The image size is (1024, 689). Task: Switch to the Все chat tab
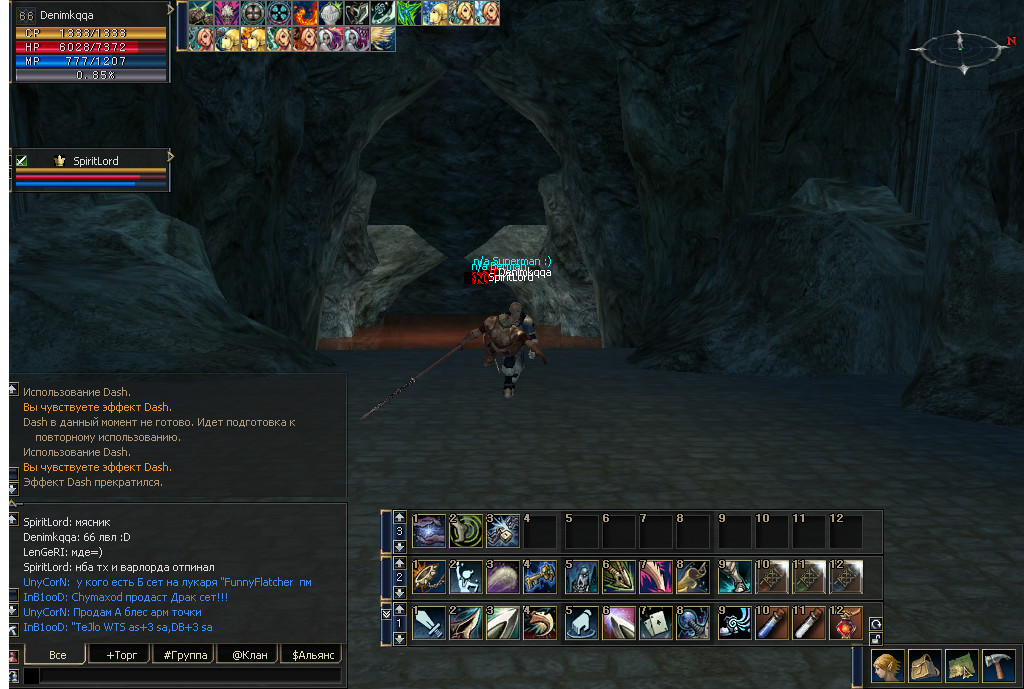[x=57, y=655]
